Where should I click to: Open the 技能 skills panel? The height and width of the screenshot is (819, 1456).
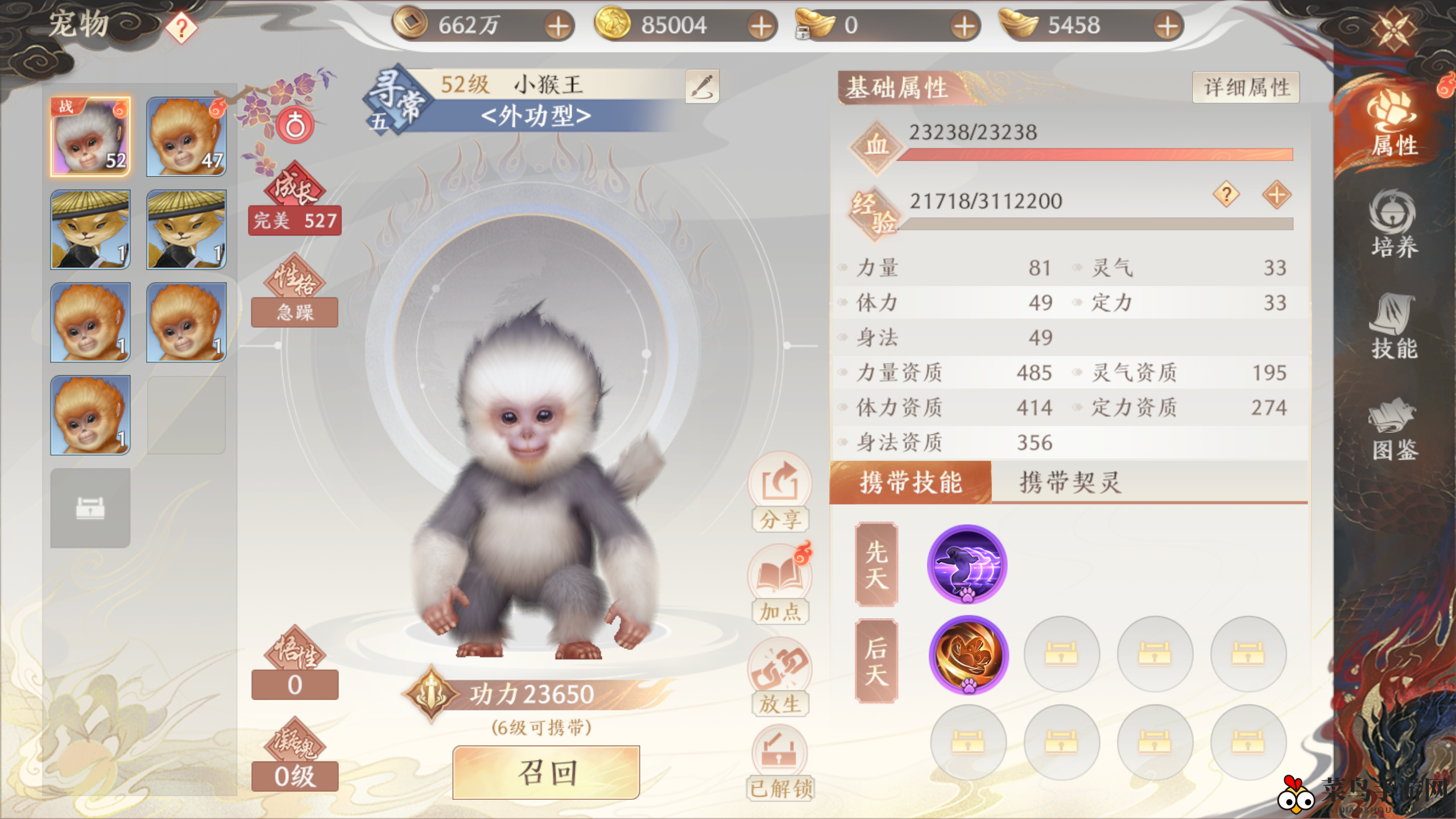[1393, 327]
